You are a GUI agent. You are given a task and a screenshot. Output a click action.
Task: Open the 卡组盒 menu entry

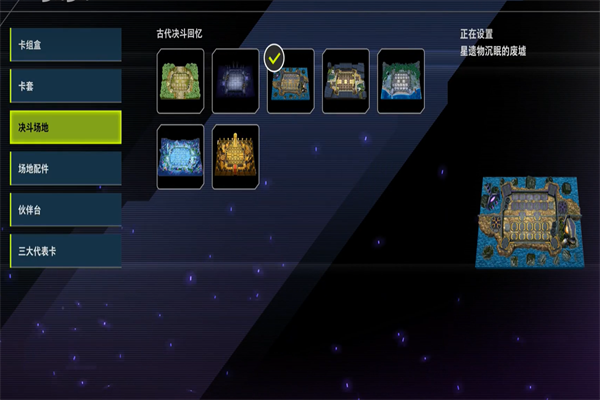(66, 44)
